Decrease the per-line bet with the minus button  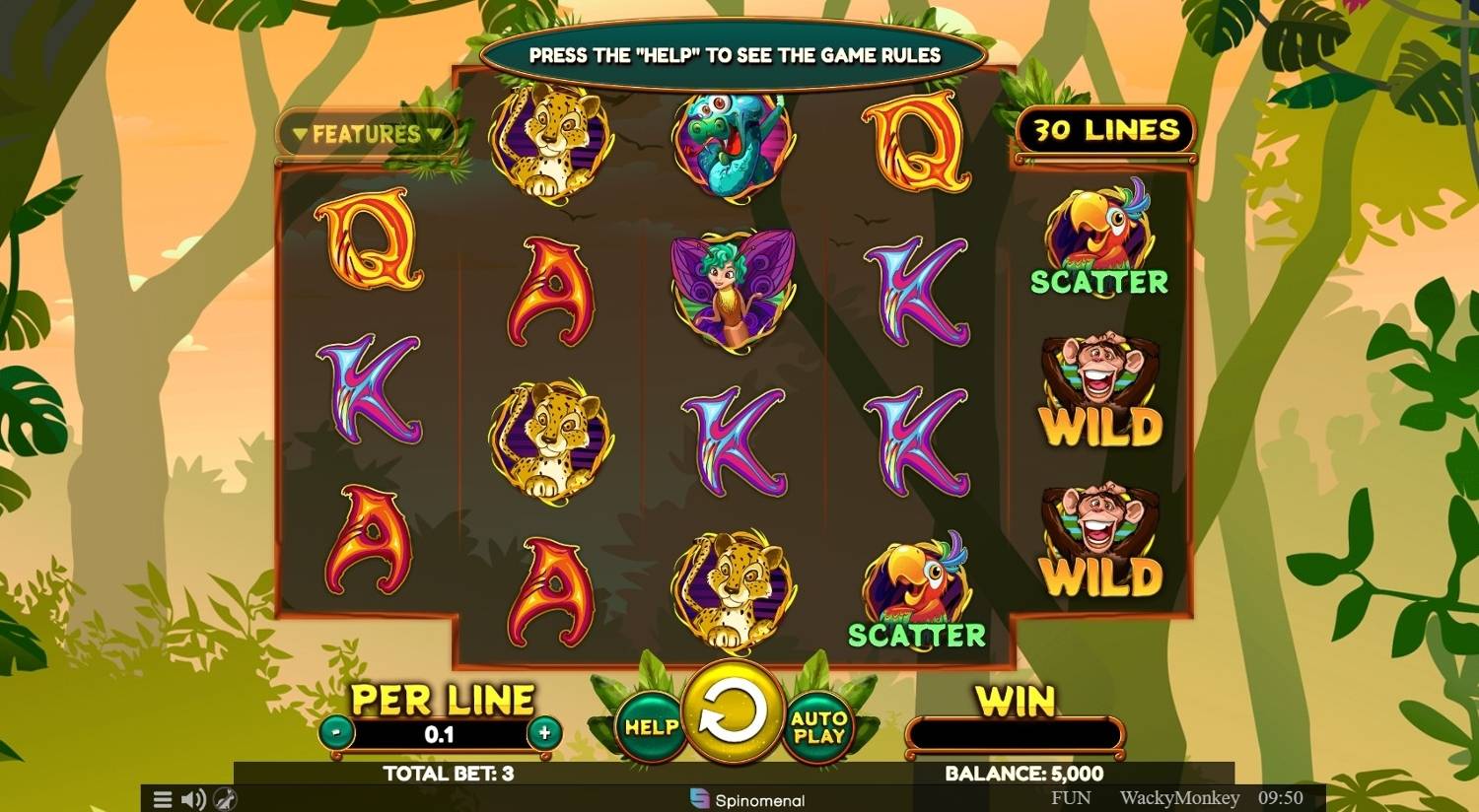pos(335,733)
